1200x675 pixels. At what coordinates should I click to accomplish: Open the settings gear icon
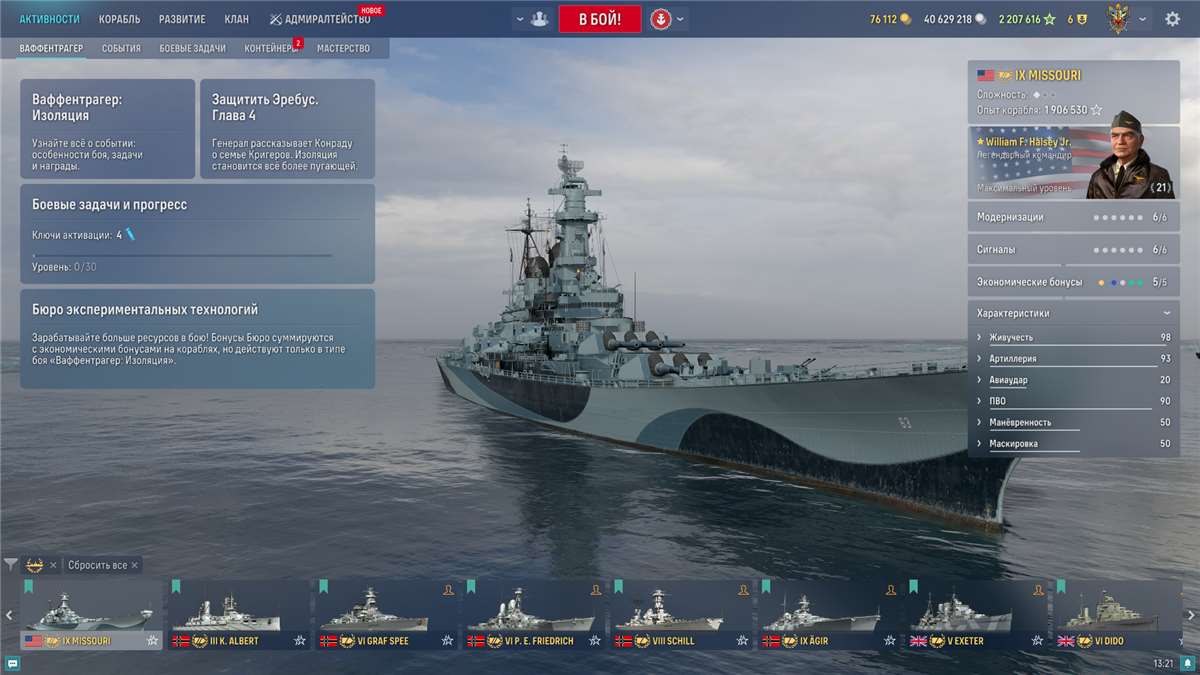click(1172, 19)
